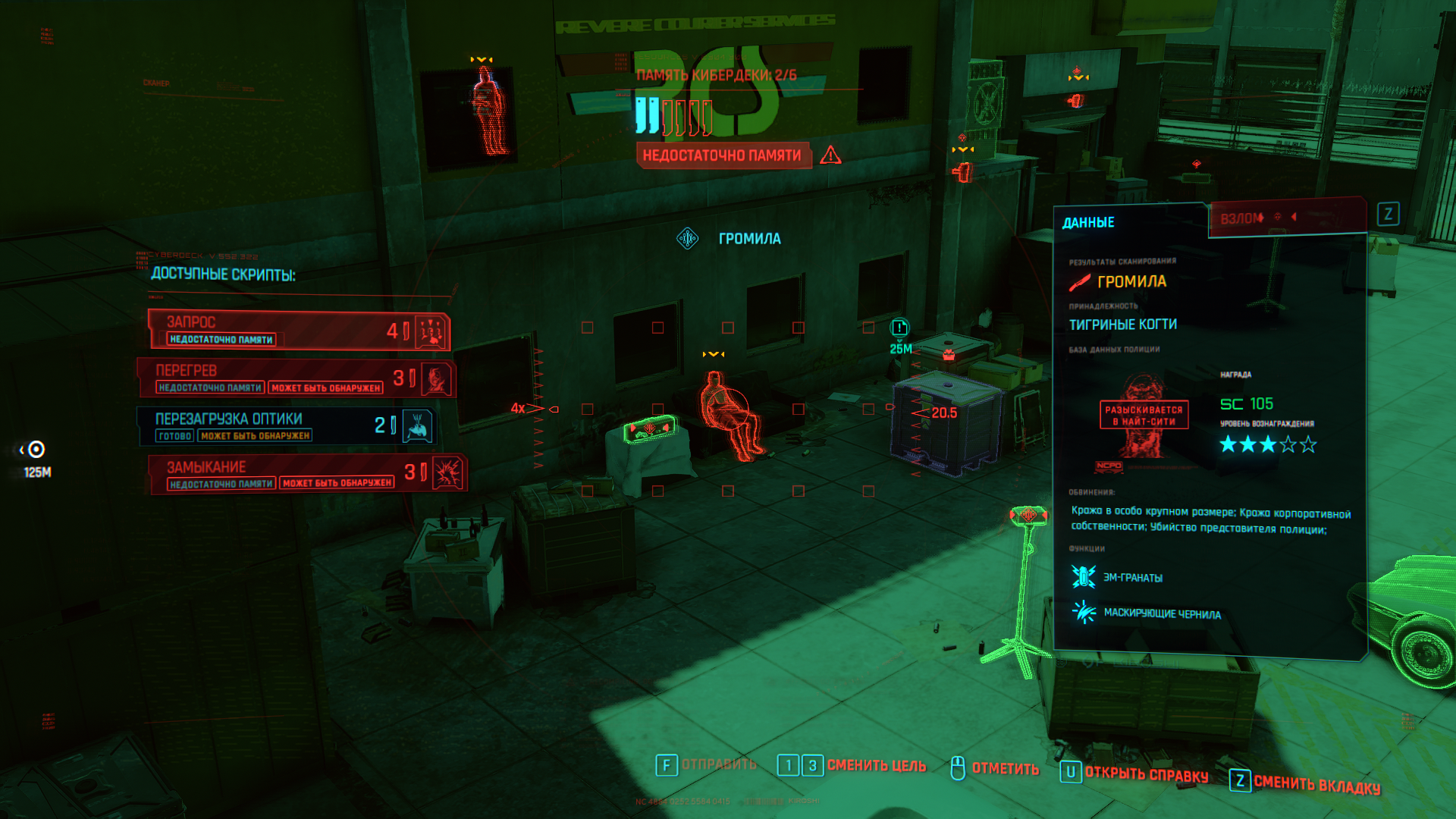The width and height of the screenshot is (1456, 819).
Task: Select the Маскирующие чернила function icon
Action: pyautogui.click(x=1084, y=611)
